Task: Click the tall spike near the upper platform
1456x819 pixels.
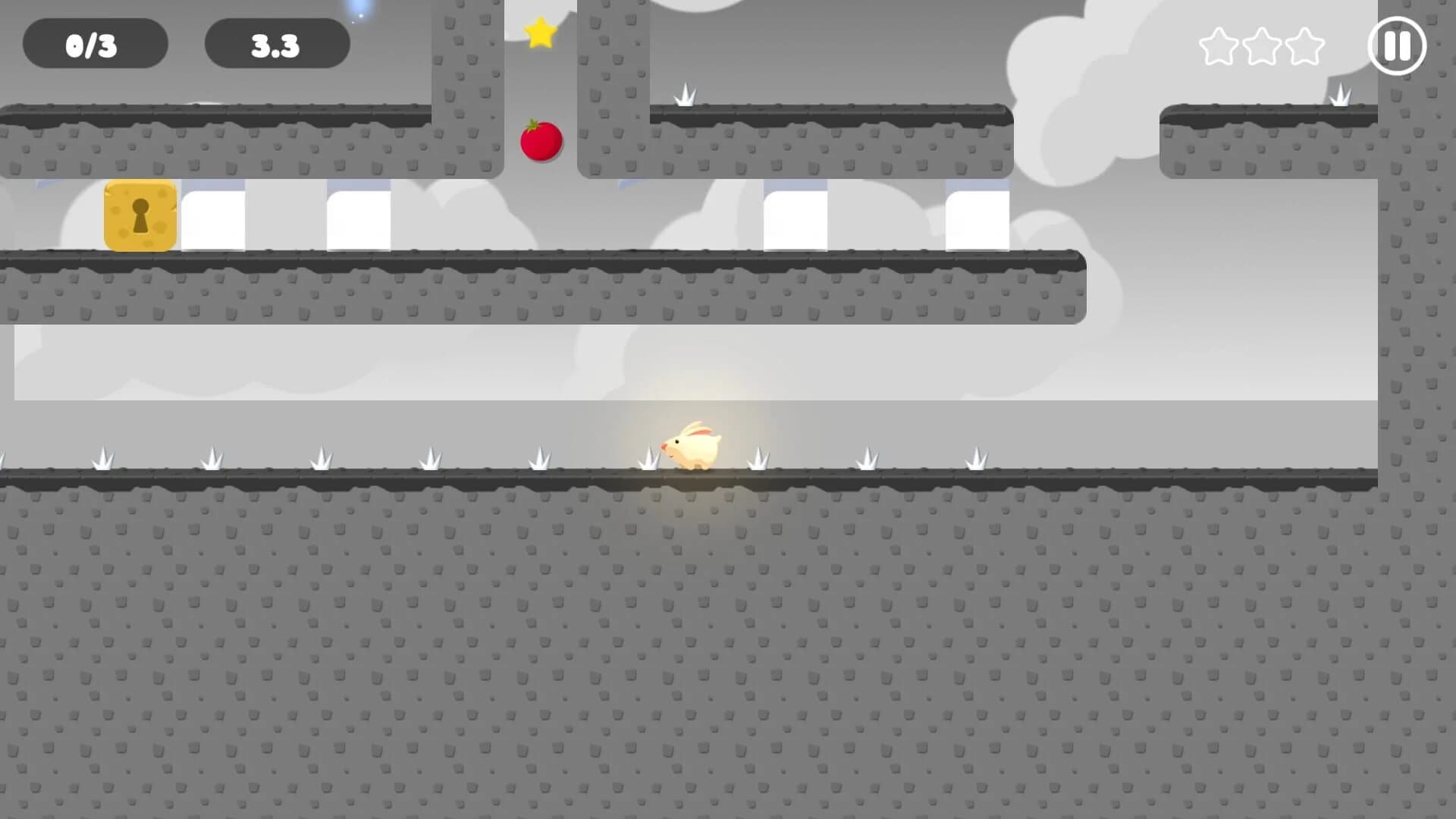Action: (686, 95)
